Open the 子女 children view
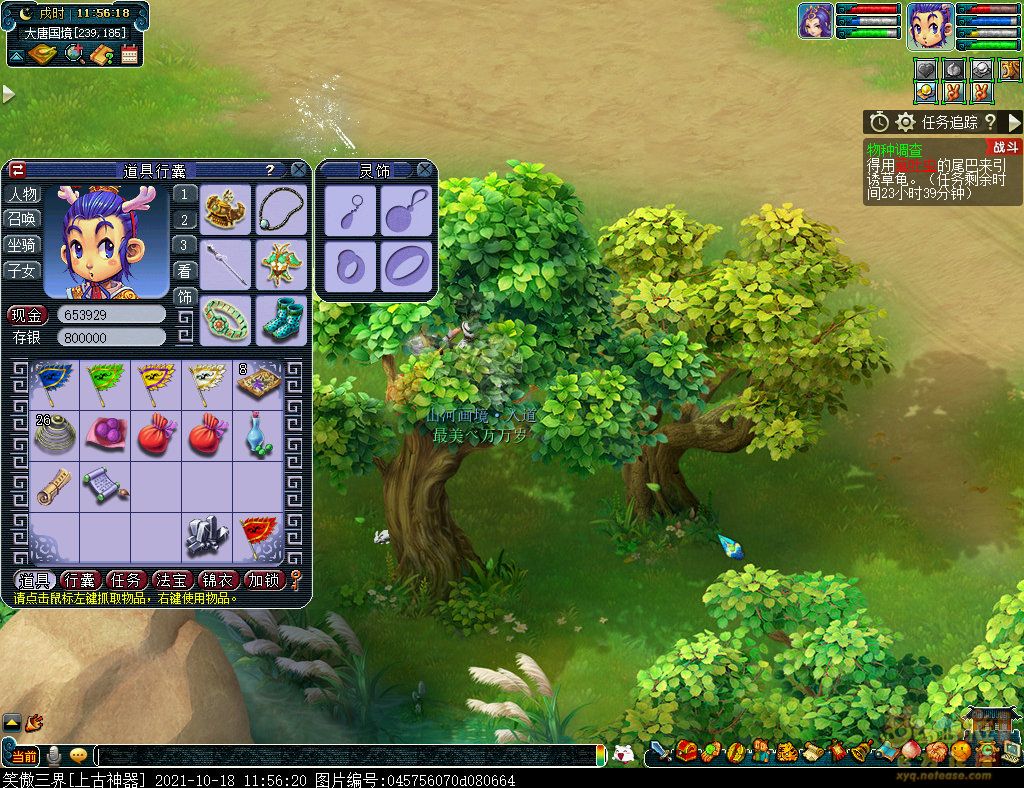 click(22, 270)
